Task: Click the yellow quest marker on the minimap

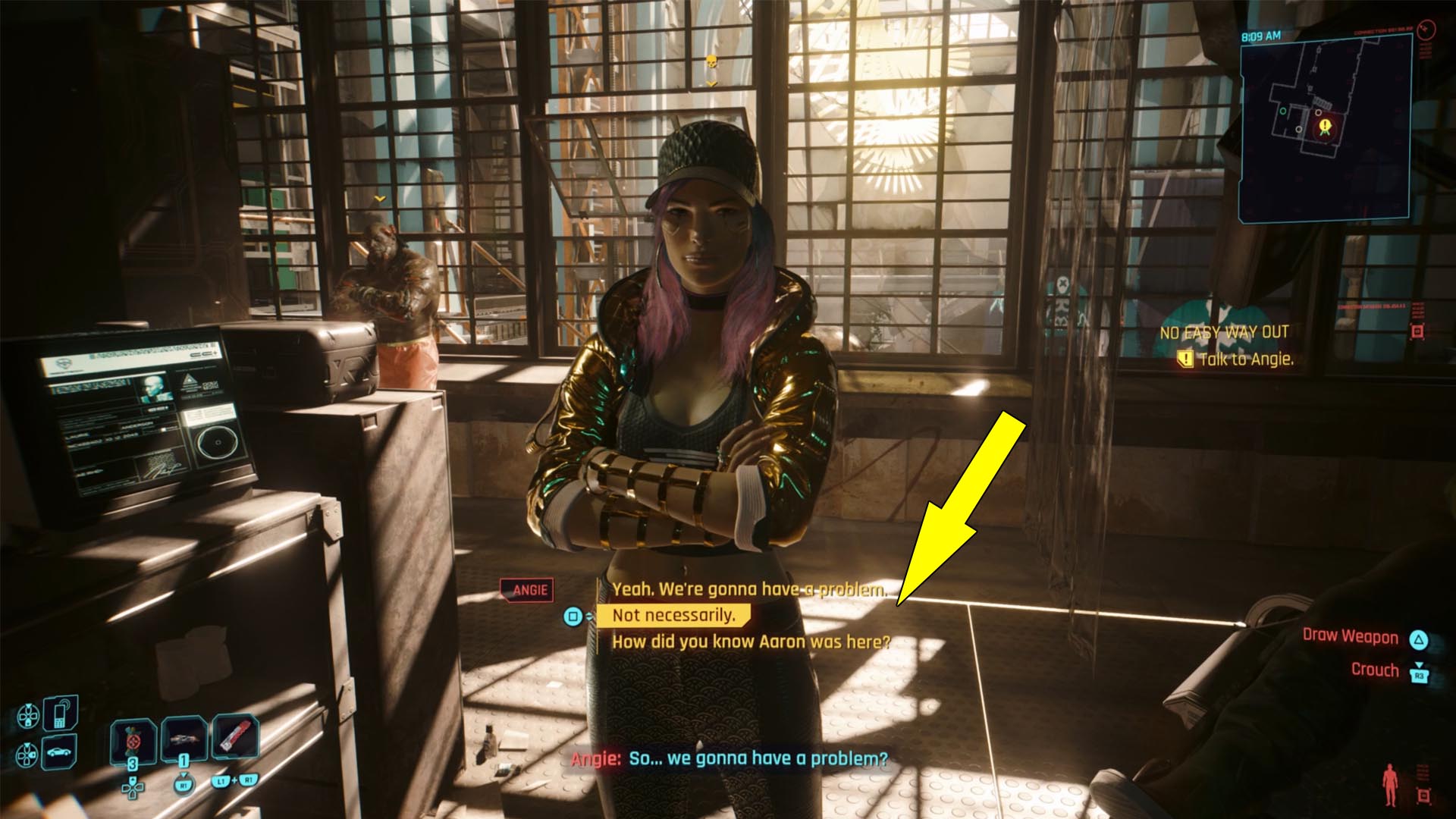Action: coord(1325,124)
